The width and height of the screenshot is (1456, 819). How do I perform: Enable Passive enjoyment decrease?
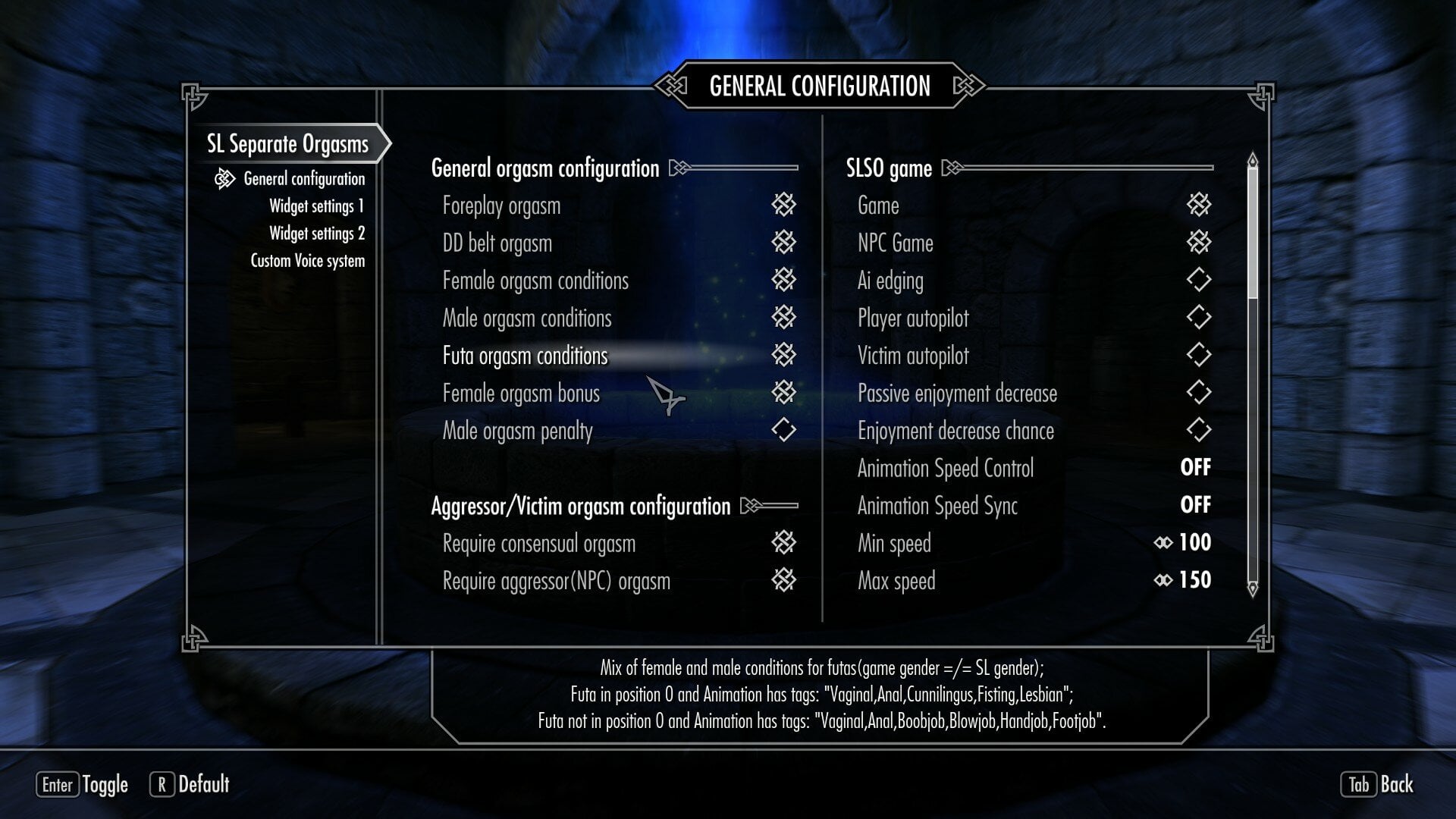click(1198, 393)
